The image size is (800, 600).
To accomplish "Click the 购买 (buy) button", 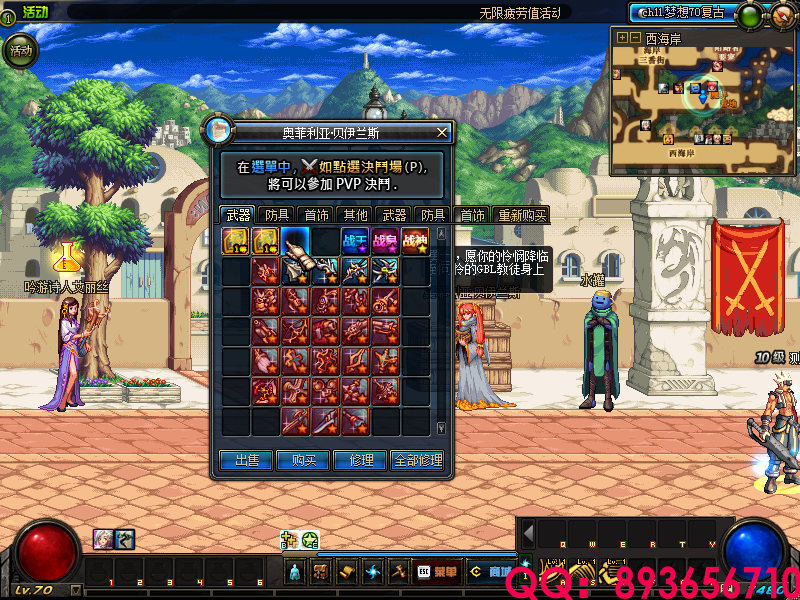I will pos(304,460).
